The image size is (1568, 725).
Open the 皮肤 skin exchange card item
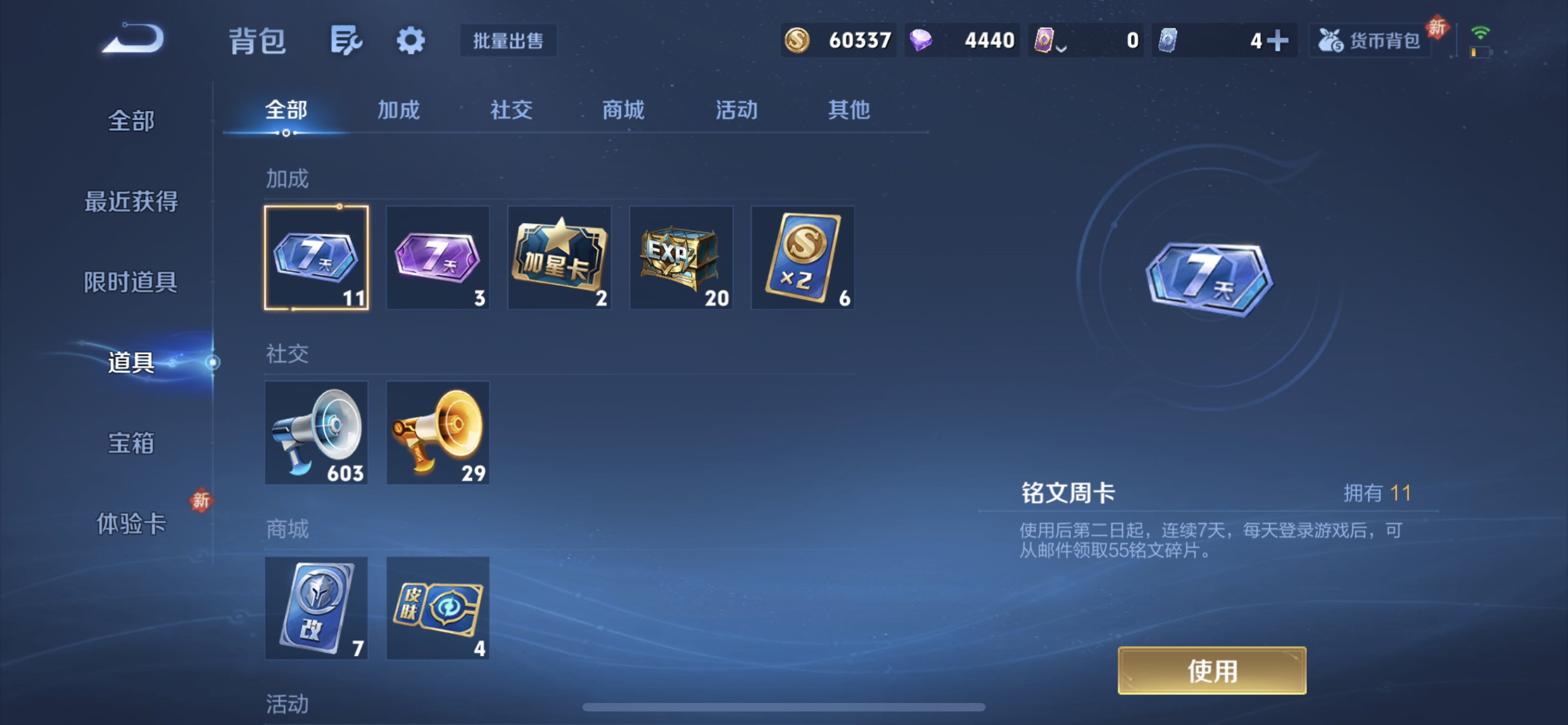click(x=437, y=608)
